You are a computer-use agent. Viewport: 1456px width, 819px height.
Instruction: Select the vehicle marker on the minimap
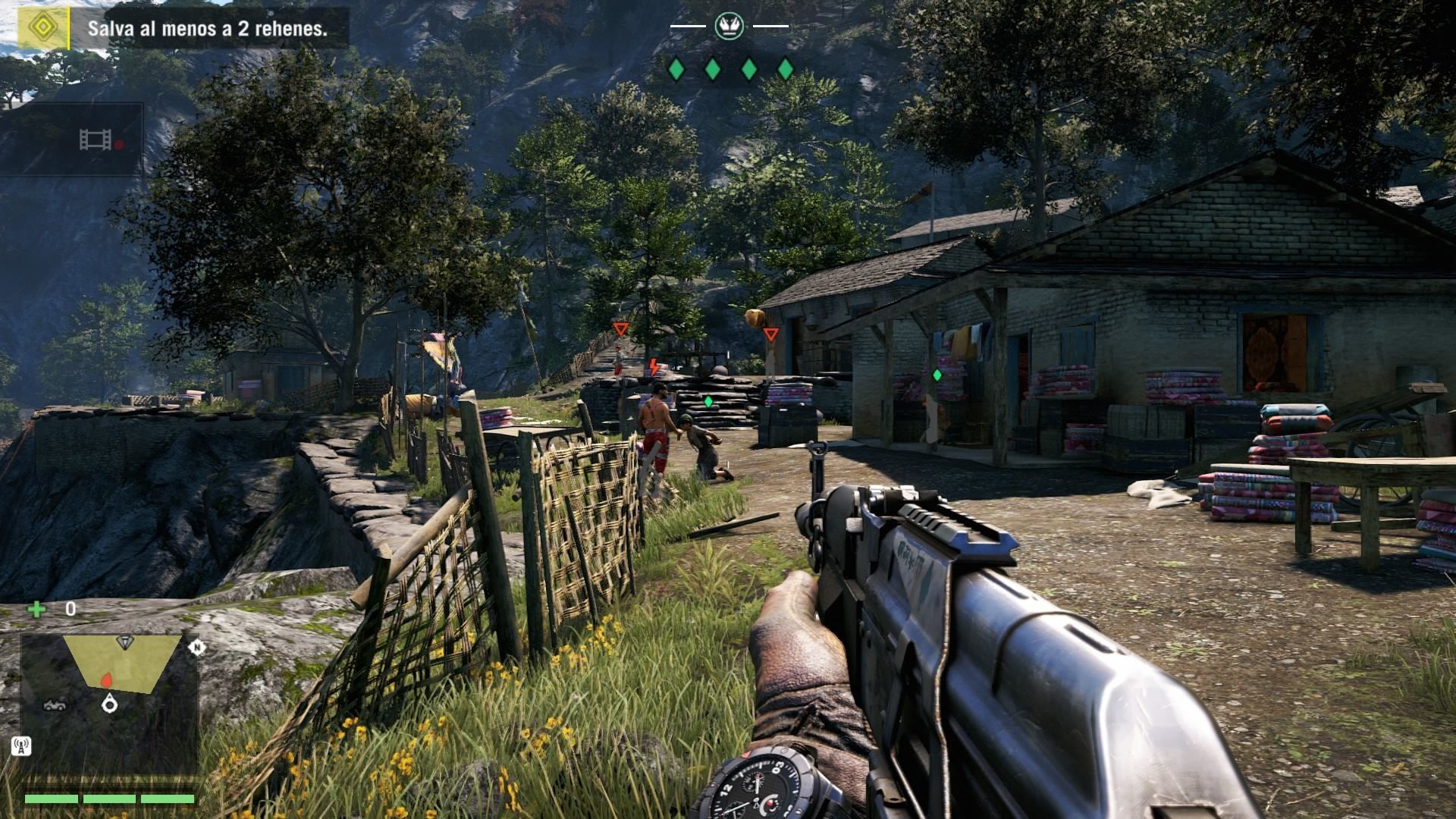[54, 705]
